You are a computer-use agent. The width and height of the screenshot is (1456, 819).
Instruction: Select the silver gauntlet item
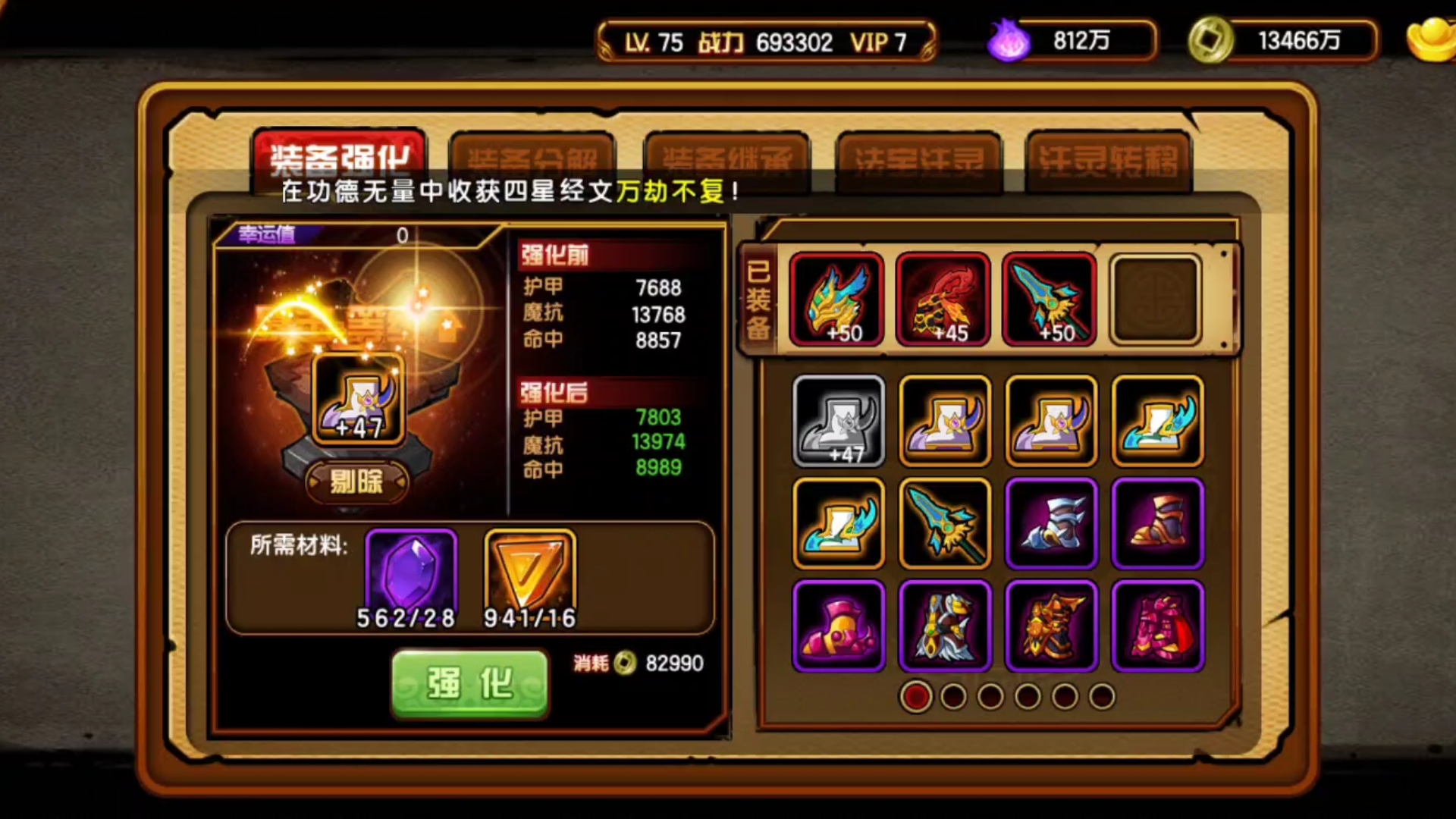point(1051,523)
